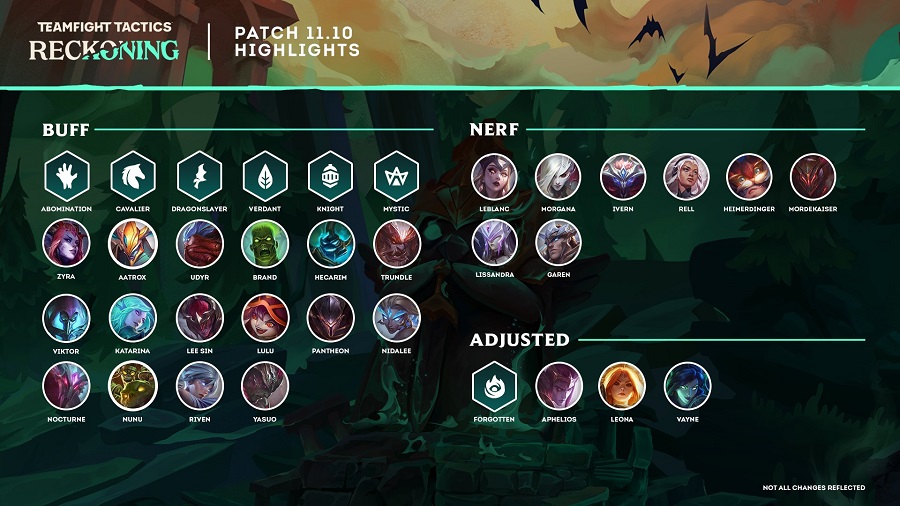Select the Mordekaiser champion portrait
This screenshot has width=900, height=506.
click(x=814, y=178)
